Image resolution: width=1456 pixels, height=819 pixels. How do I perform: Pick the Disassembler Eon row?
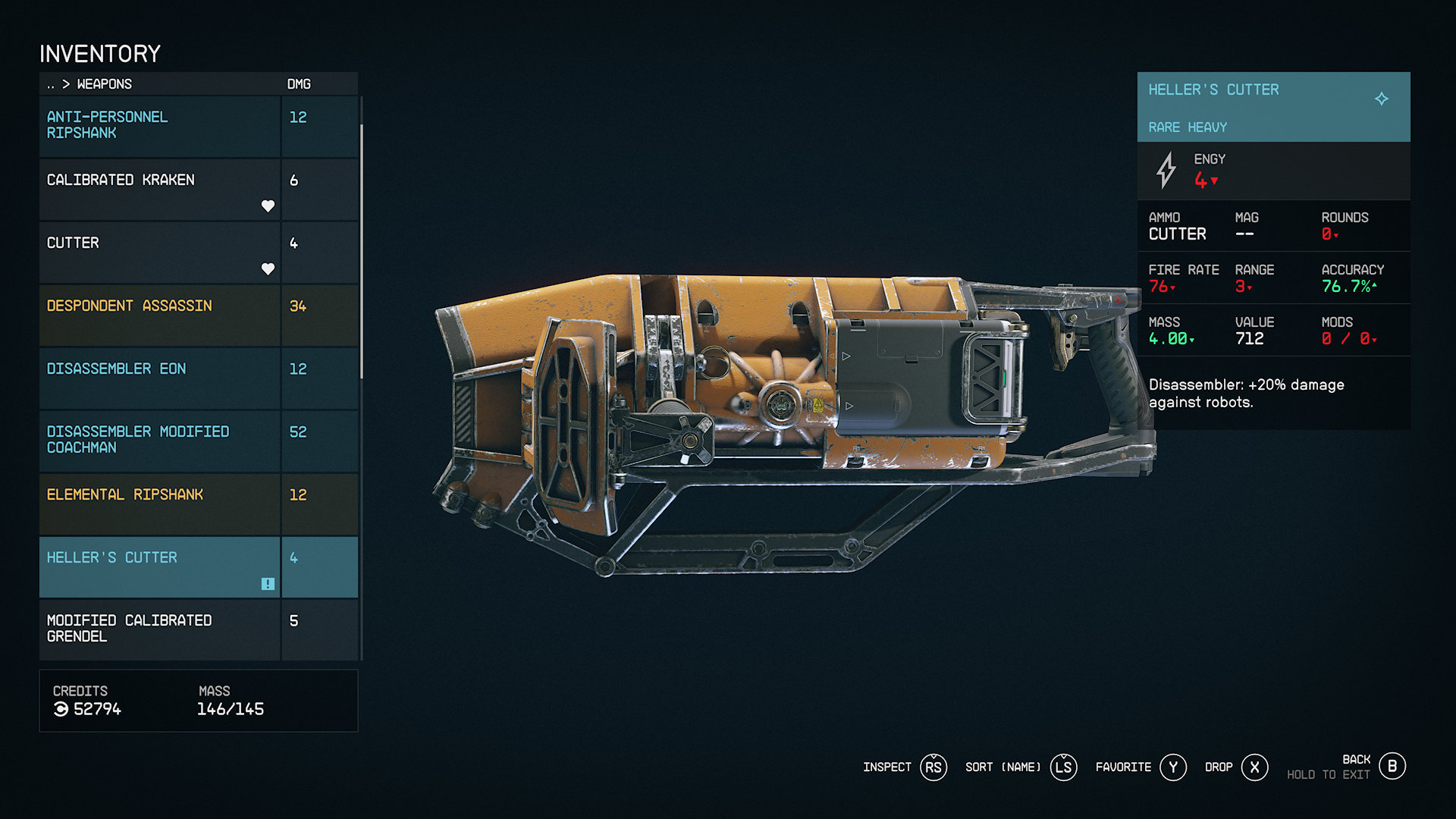click(159, 378)
